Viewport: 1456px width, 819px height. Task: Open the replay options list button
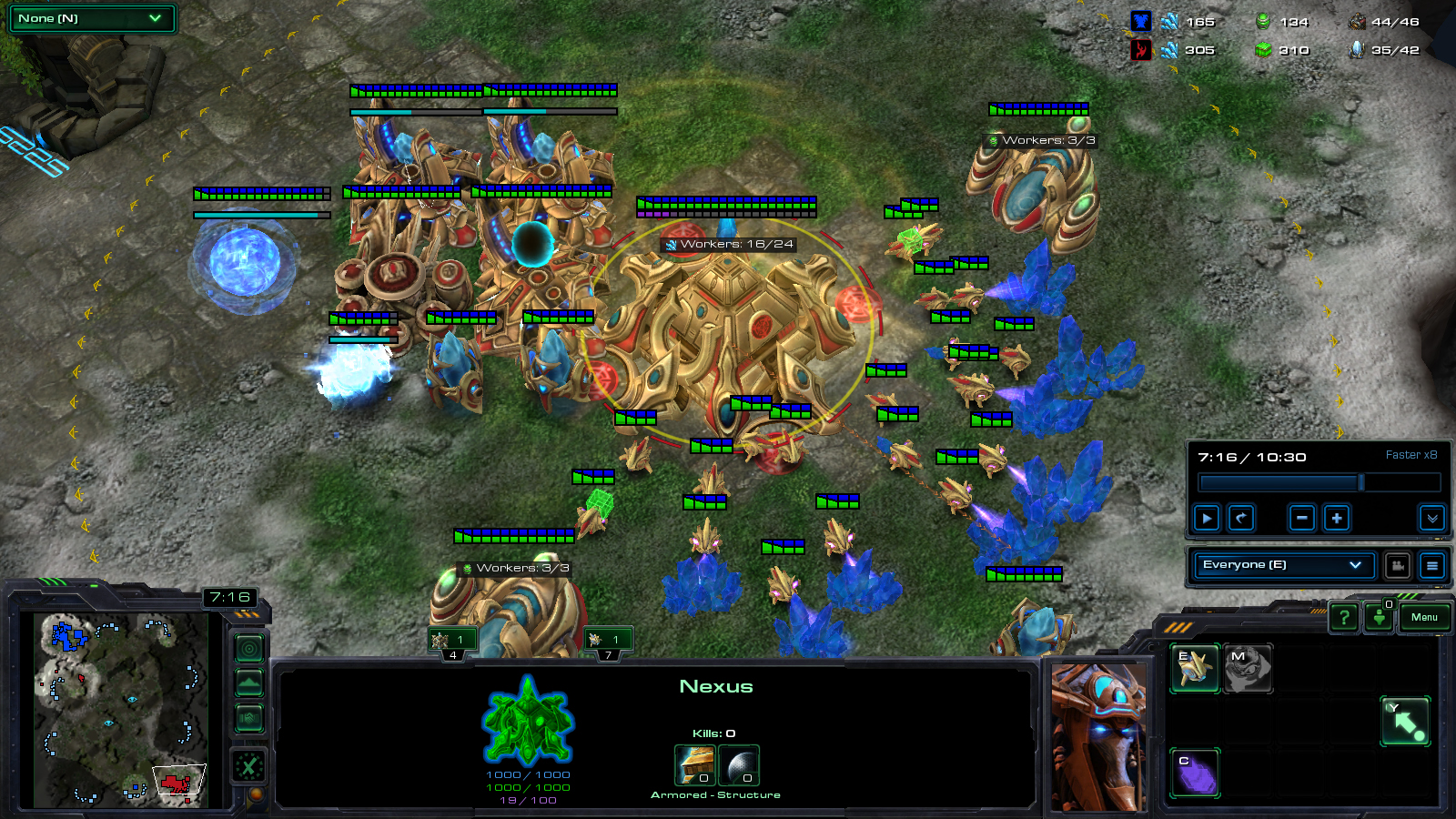point(1431,565)
